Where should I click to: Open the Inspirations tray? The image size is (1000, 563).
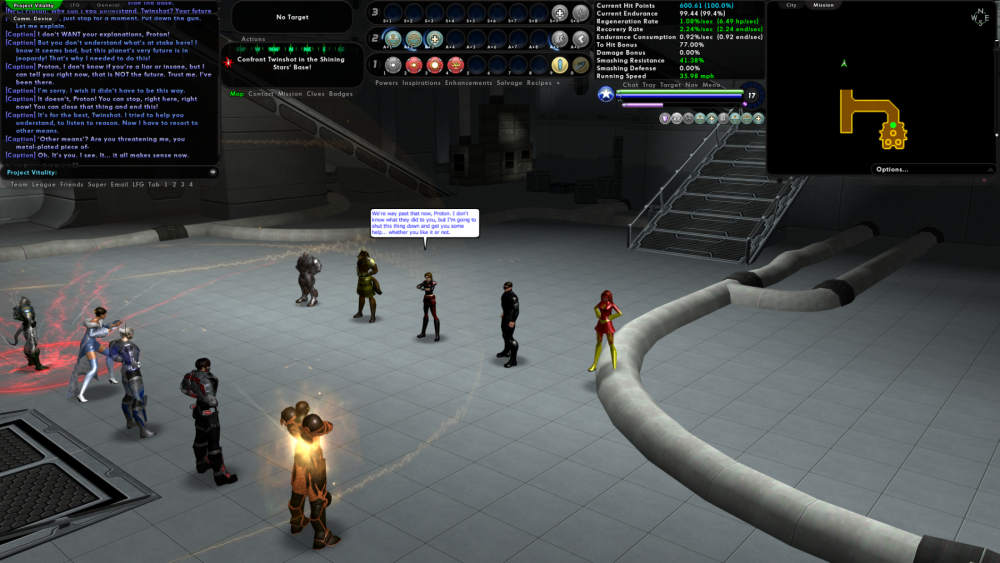(x=421, y=83)
